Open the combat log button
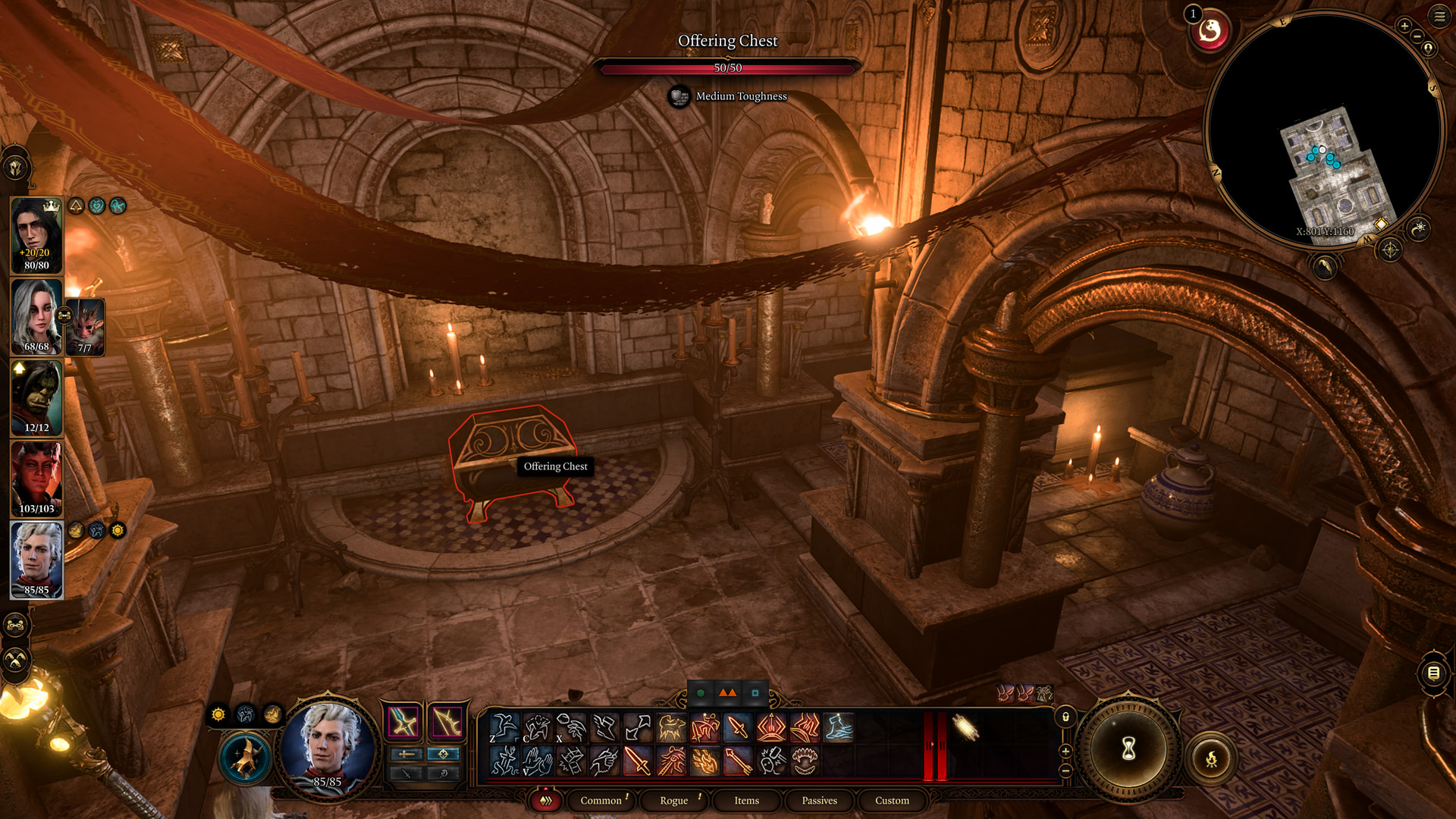This screenshot has width=1456, height=819. (x=1433, y=673)
